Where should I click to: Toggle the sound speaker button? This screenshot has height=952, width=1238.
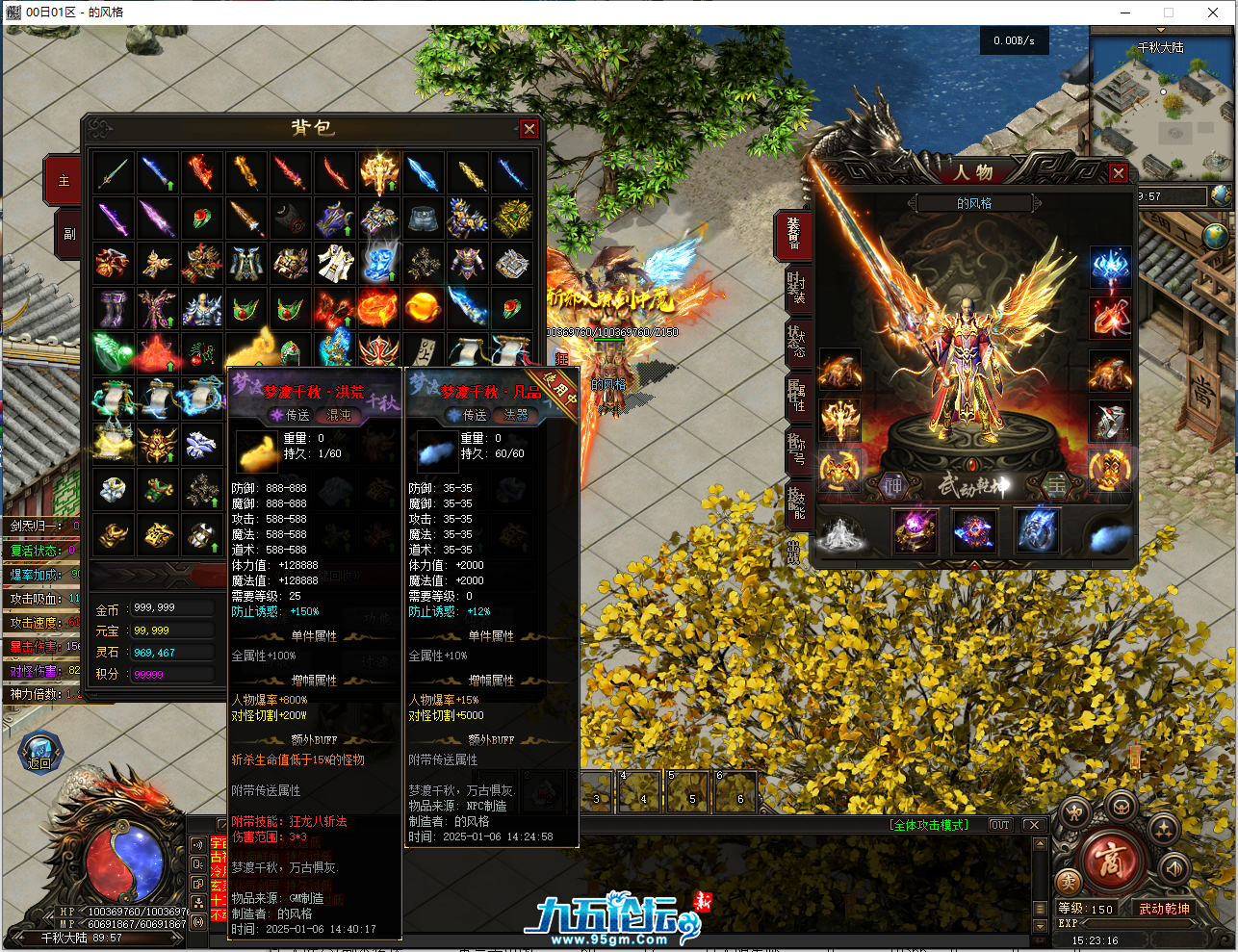[x=1174, y=868]
